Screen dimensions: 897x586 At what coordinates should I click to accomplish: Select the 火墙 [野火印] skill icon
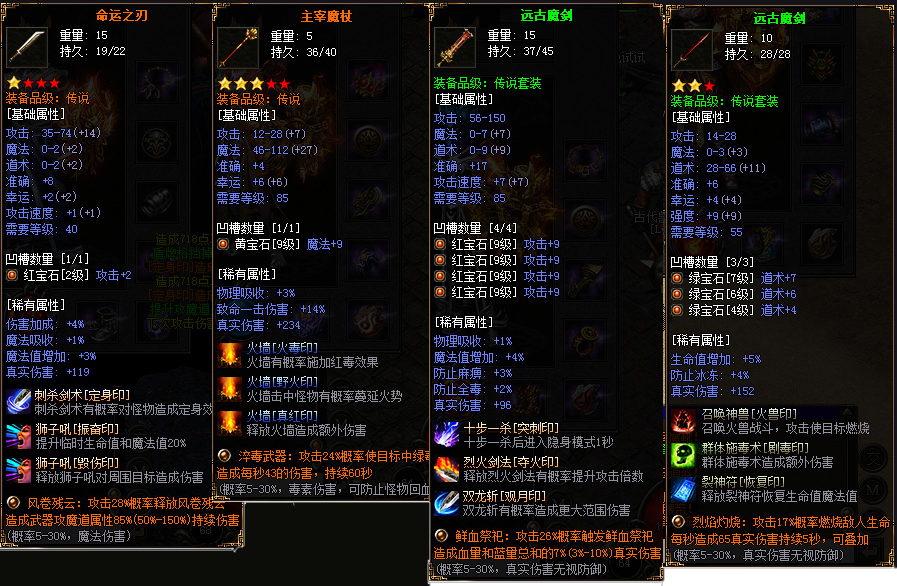click(230, 389)
